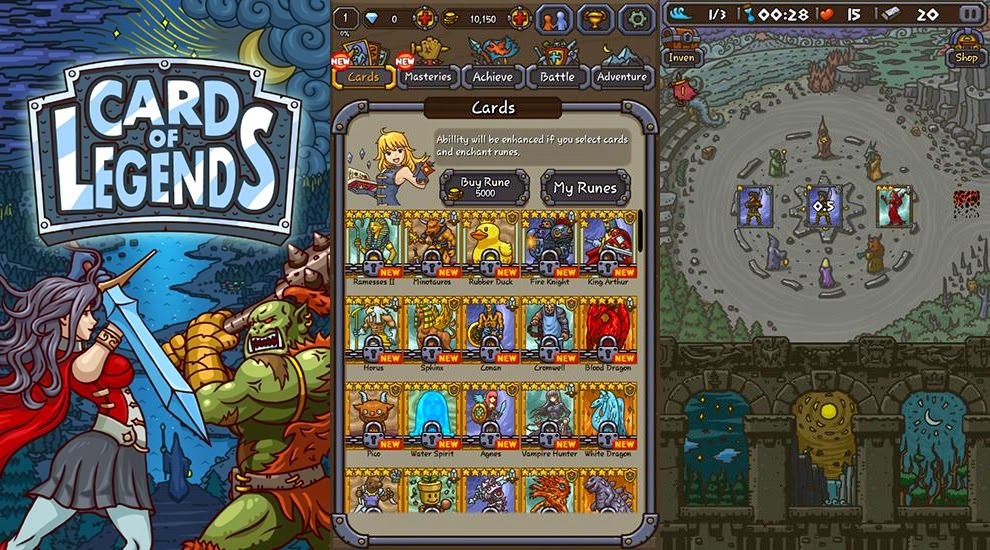The image size is (990, 550).
Task: Add more gold coins with the plus button
Action: (x=519, y=18)
